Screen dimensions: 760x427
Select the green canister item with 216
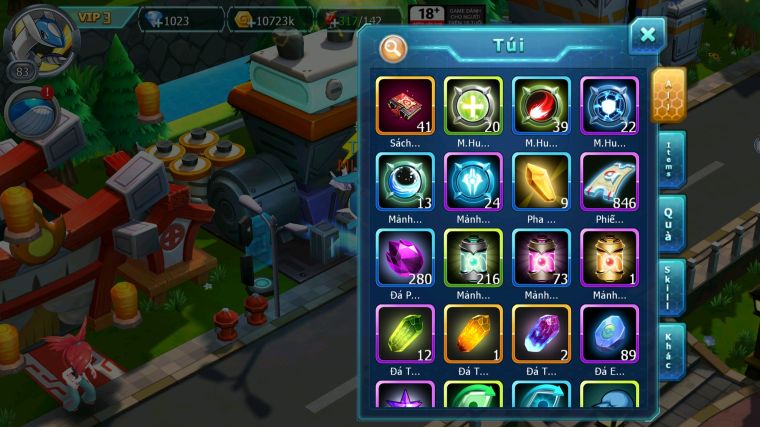(x=473, y=257)
